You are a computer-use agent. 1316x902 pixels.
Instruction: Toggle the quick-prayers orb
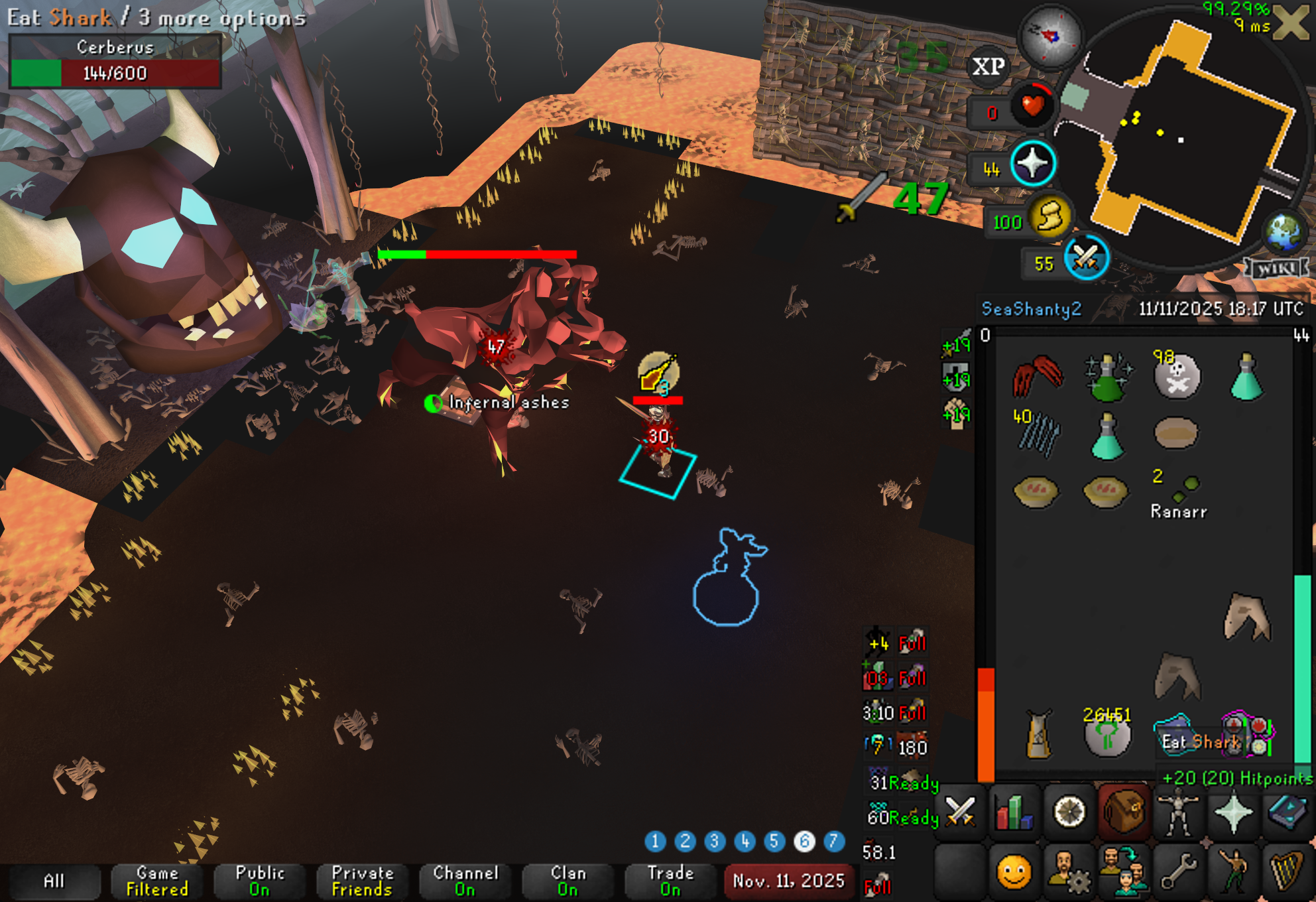click(x=1032, y=164)
